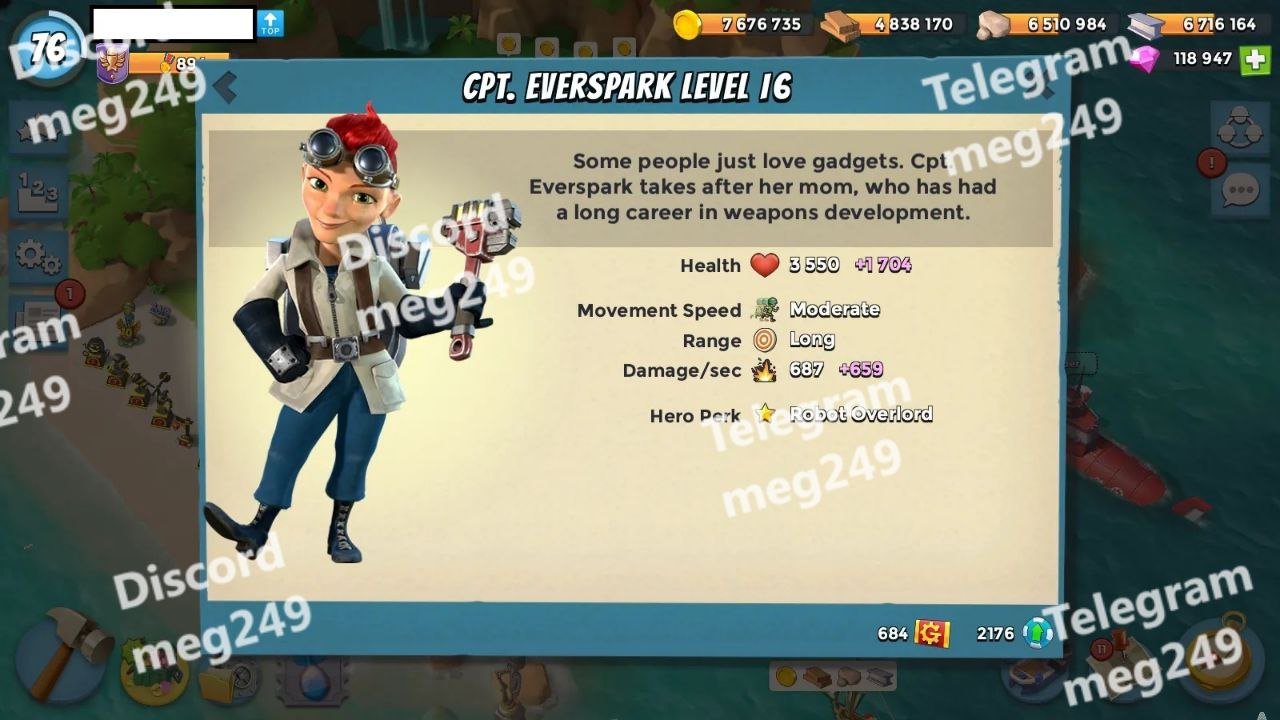Image resolution: width=1280 pixels, height=720 pixels.
Task: Open the chat speech bubble
Action: [1240, 189]
